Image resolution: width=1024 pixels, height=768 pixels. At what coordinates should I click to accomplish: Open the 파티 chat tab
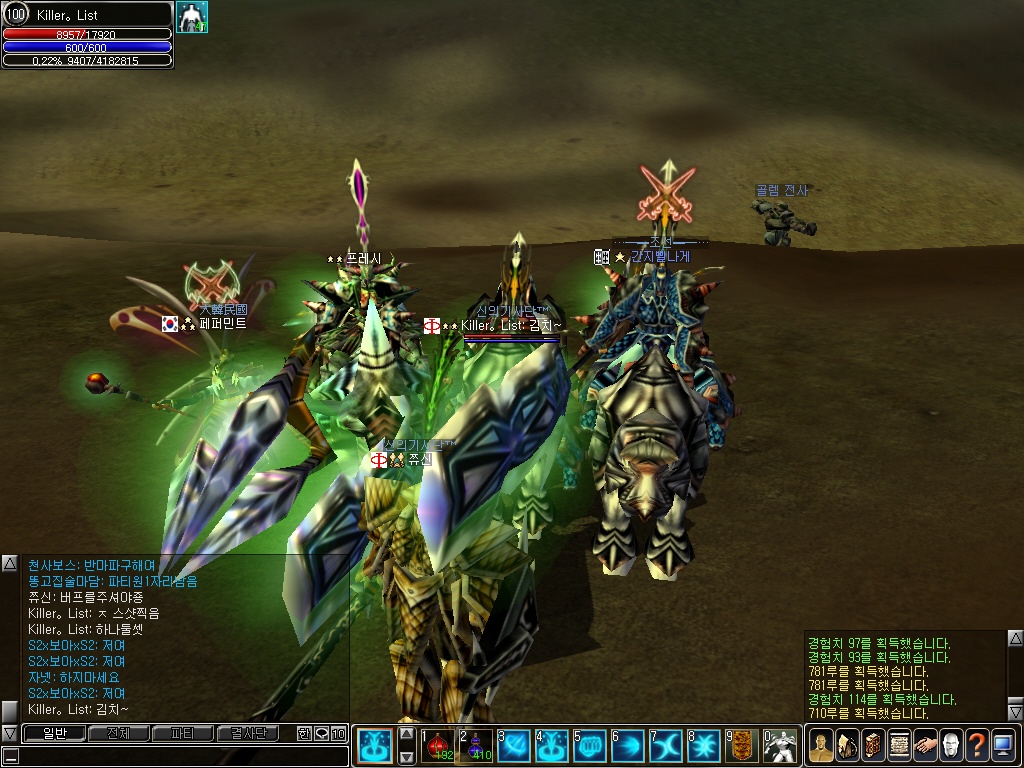(183, 734)
